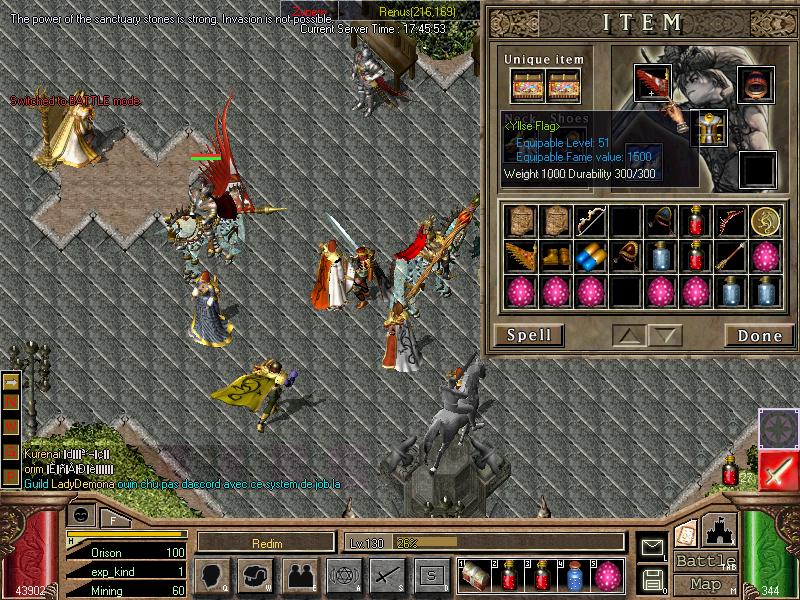The width and height of the screenshot is (800, 600).
Task: Click the floppy disk save icon
Action: coord(652,578)
